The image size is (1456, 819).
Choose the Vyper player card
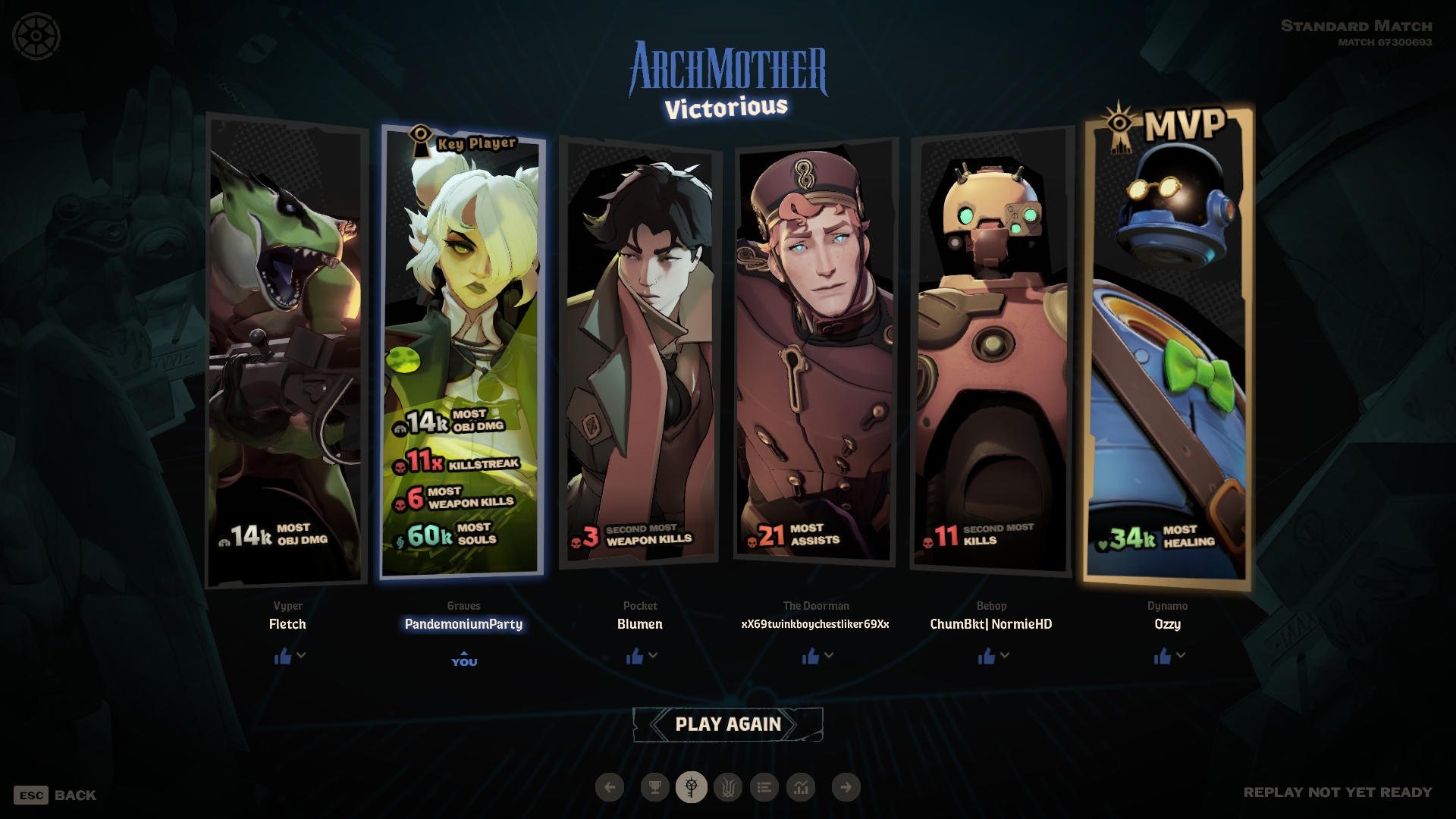[286, 349]
